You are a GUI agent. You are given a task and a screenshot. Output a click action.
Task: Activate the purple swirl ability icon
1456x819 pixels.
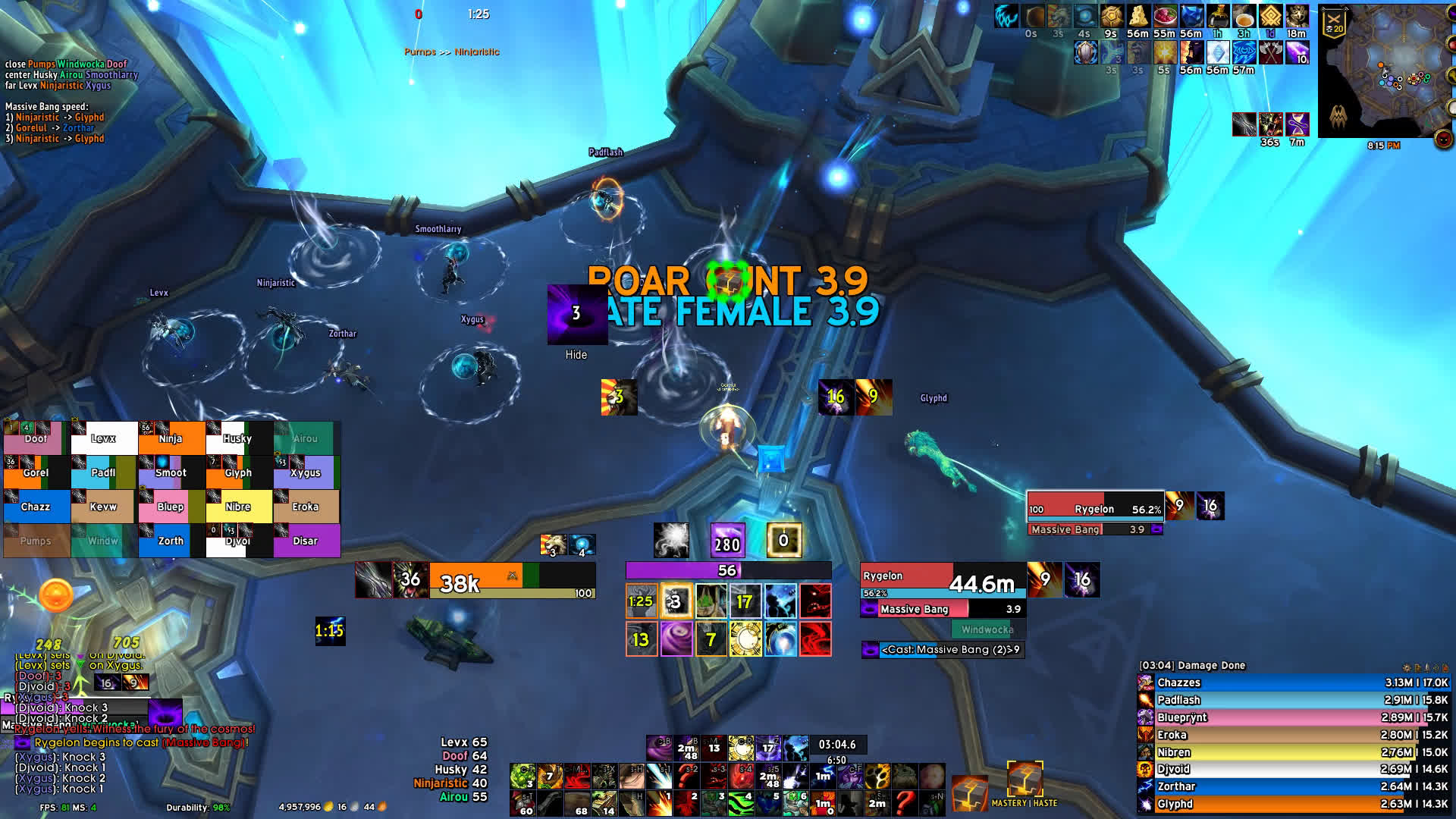pos(676,639)
